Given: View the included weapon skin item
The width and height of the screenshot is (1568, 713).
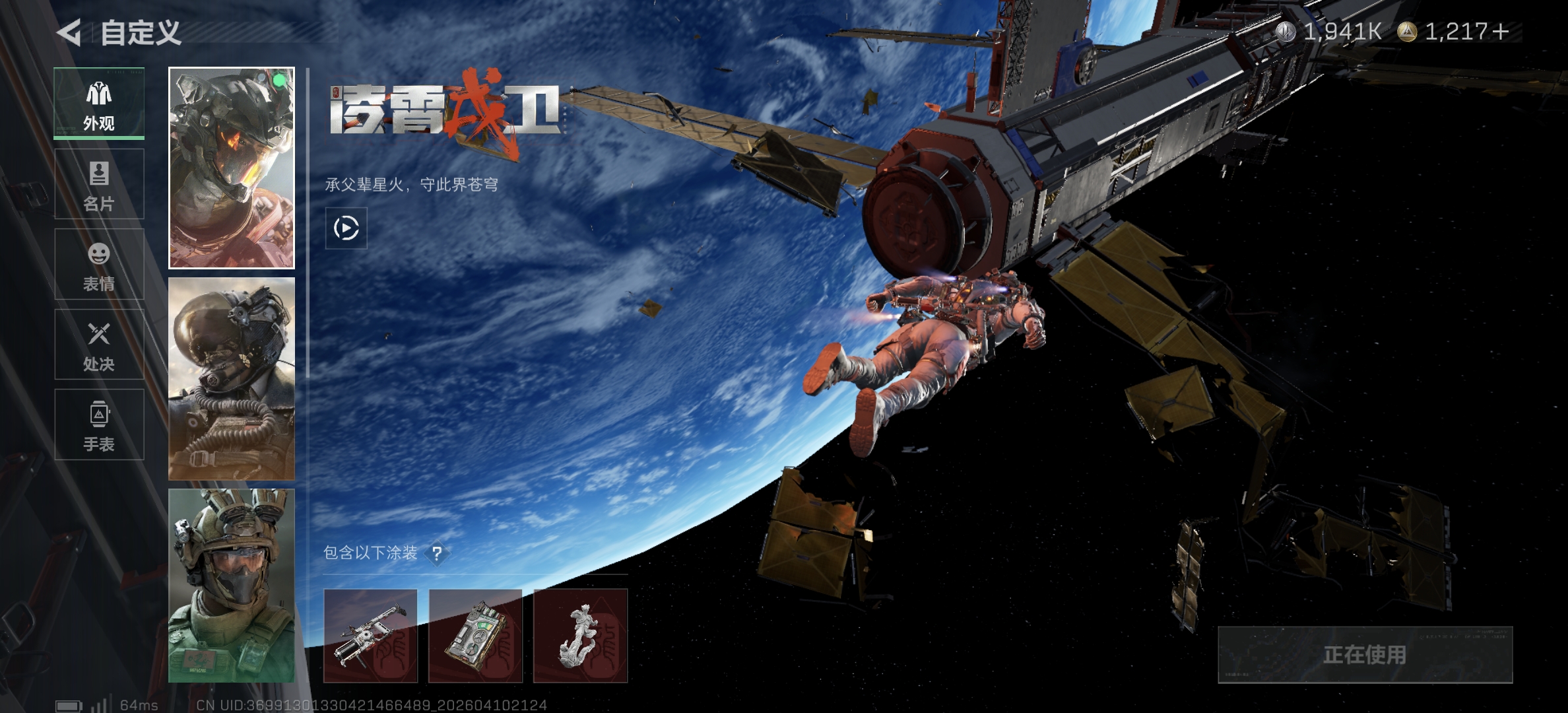Looking at the screenshot, I should point(370,636).
